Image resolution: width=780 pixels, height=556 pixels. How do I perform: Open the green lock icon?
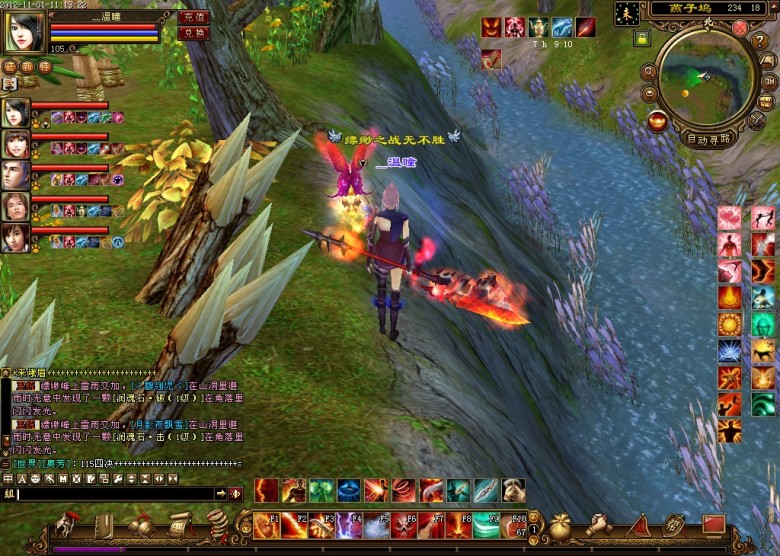tap(641, 38)
